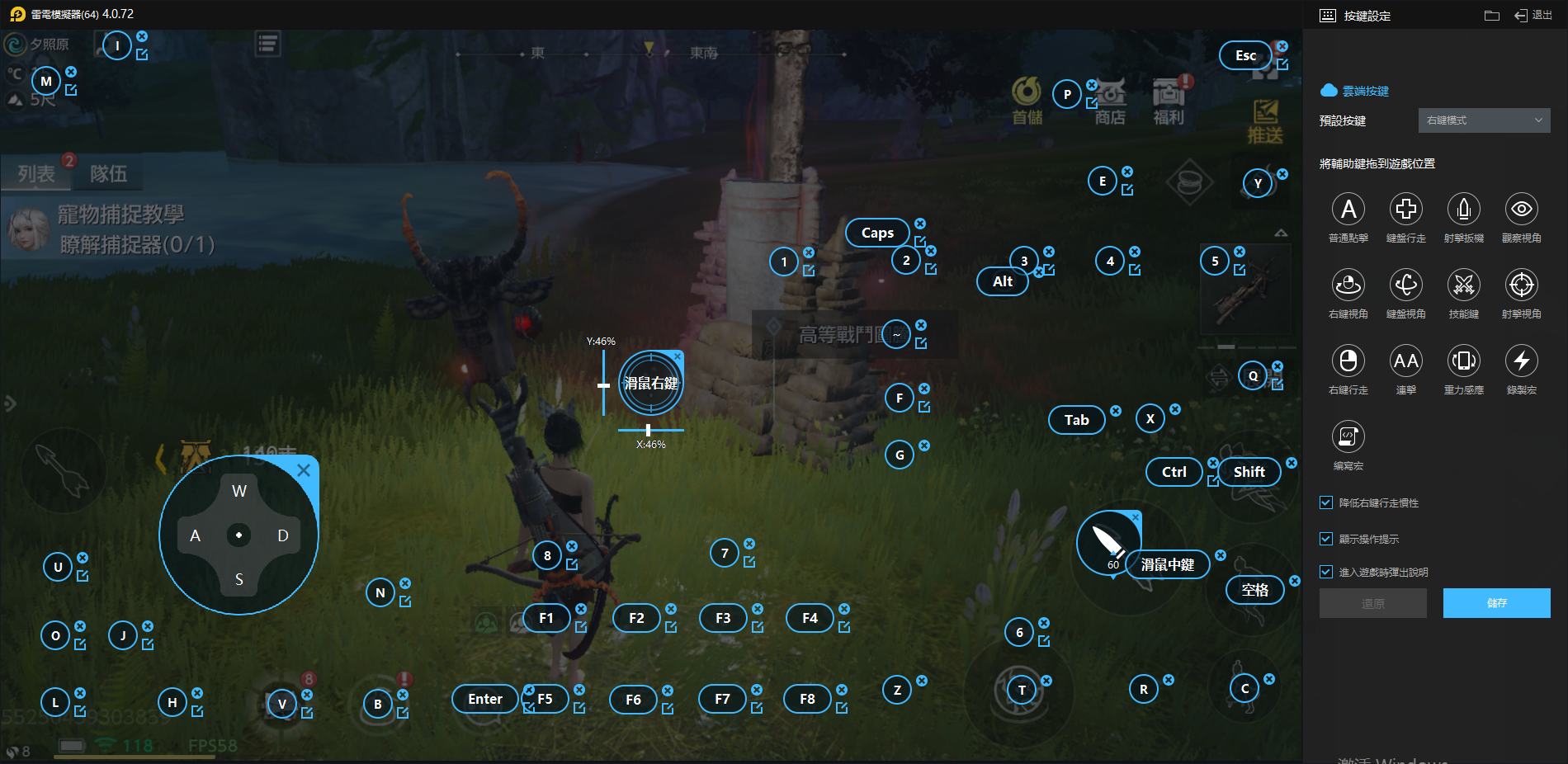Switch to the 隊伍 tab
The image size is (1568, 764).
coord(108,173)
